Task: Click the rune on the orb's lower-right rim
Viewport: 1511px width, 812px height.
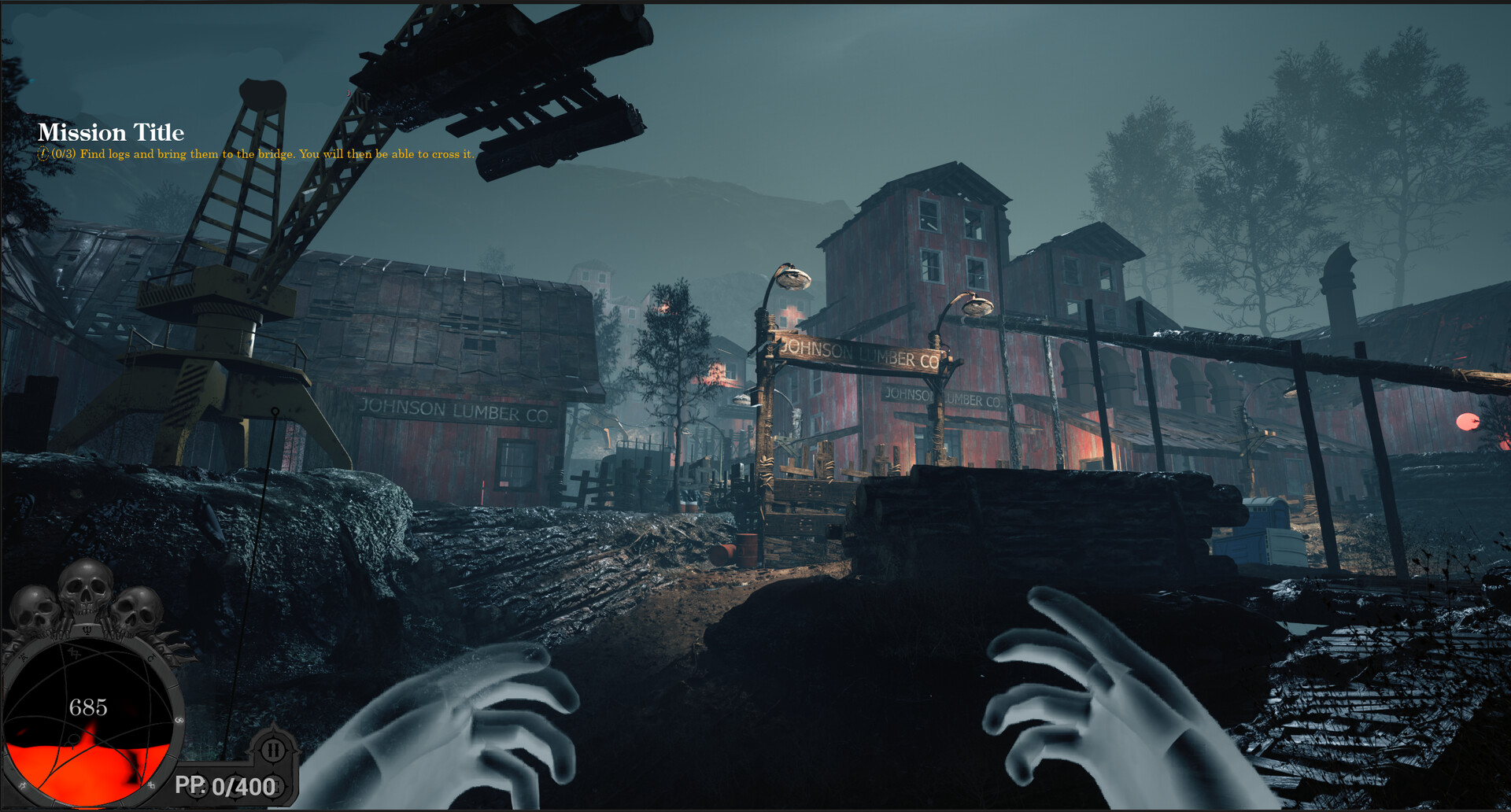Action: [153, 784]
